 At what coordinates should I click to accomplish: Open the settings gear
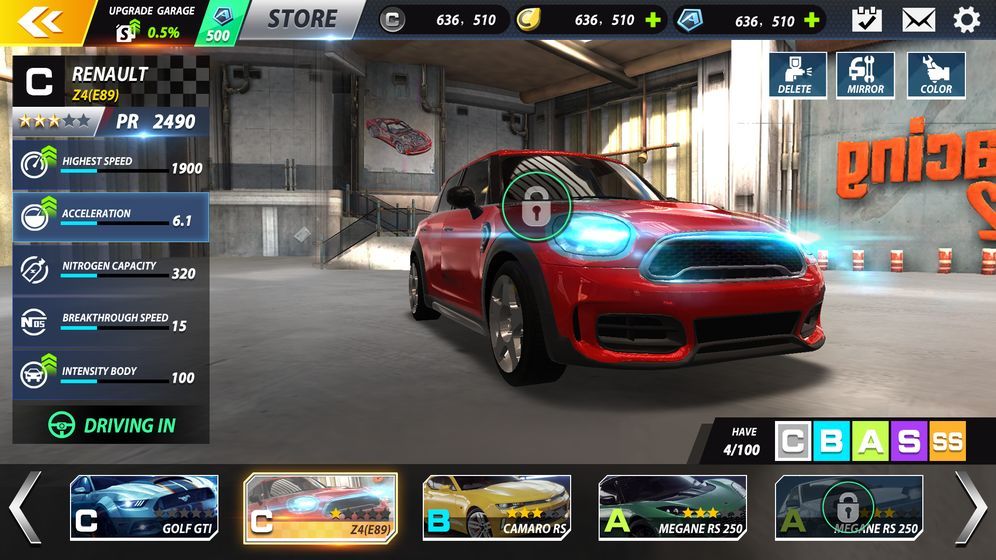(x=966, y=19)
